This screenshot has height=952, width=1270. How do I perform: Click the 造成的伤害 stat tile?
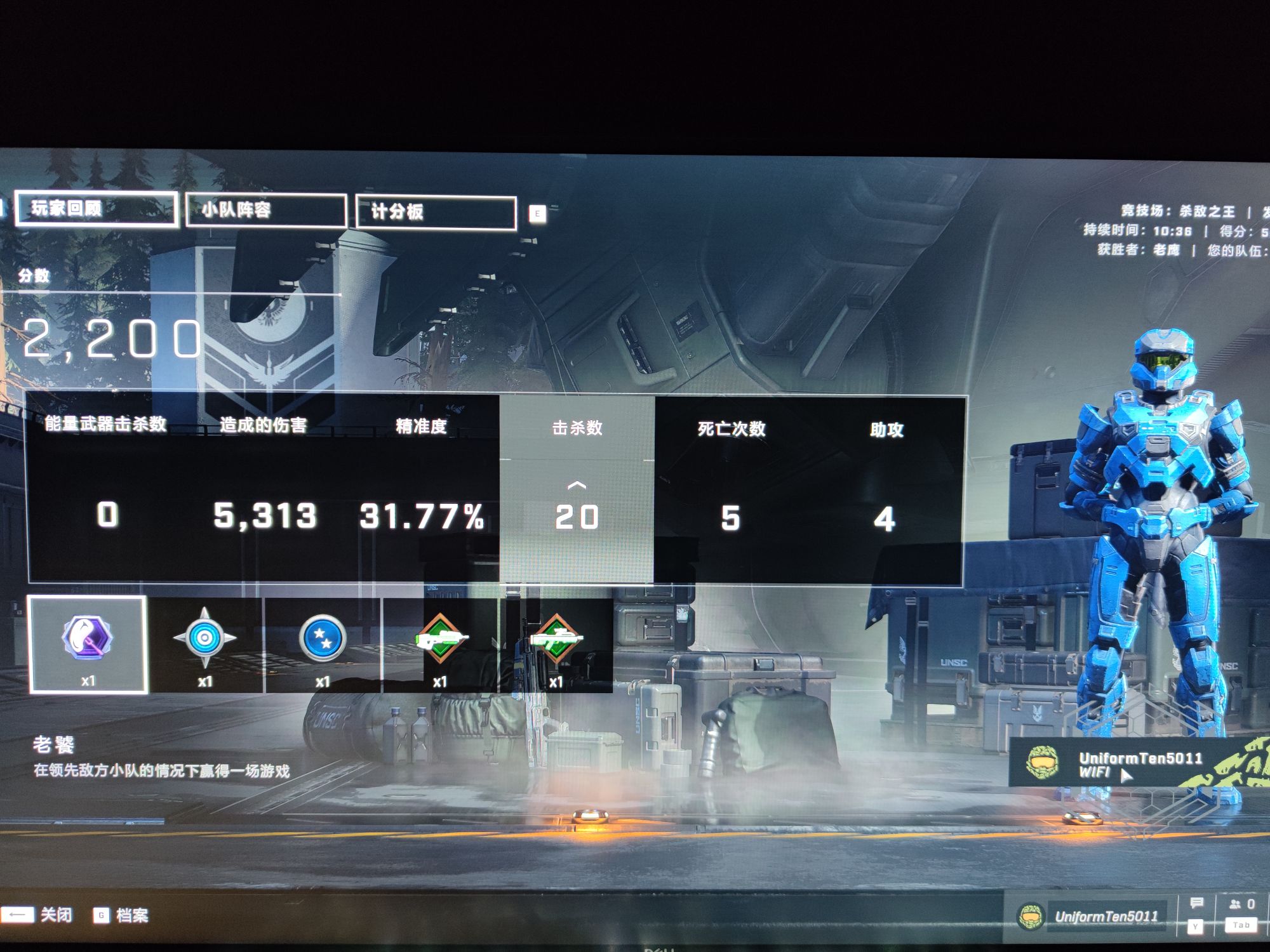pos(264,489)
